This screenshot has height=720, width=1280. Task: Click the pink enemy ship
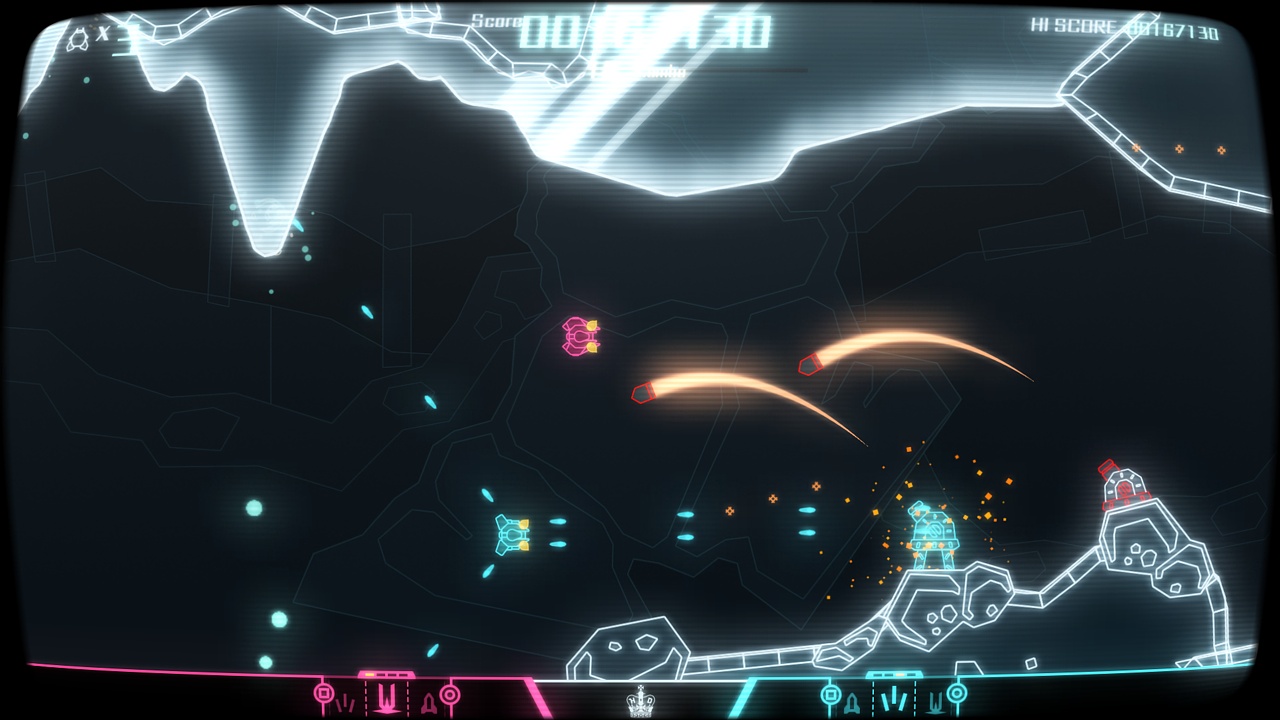(578, 335)
